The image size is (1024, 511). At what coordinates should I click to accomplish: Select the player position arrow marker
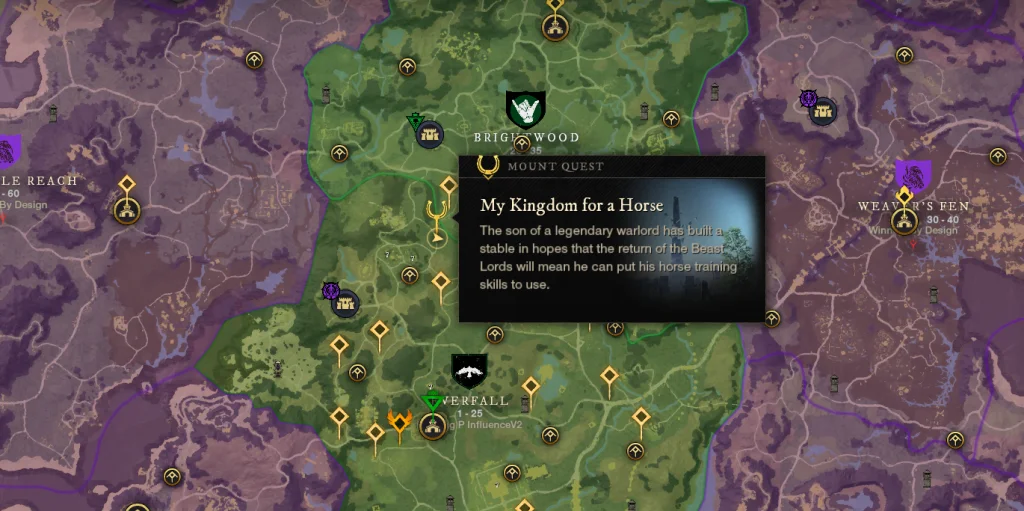(436, 239)
